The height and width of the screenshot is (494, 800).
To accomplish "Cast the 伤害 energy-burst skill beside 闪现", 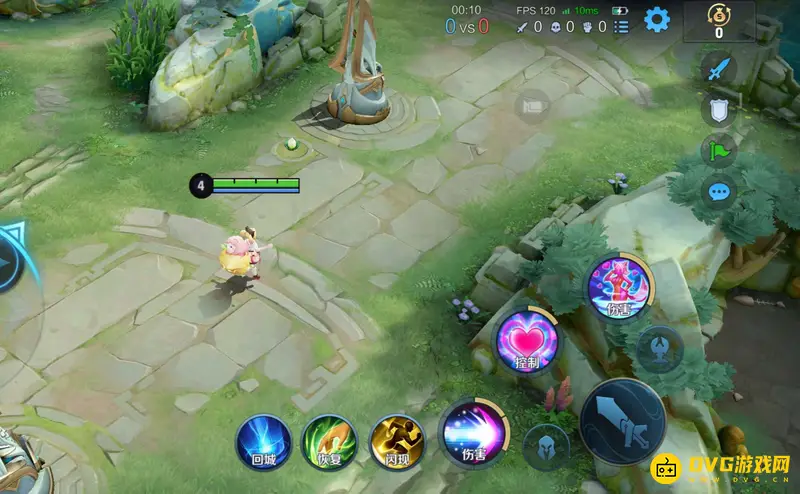I will 468,432.
